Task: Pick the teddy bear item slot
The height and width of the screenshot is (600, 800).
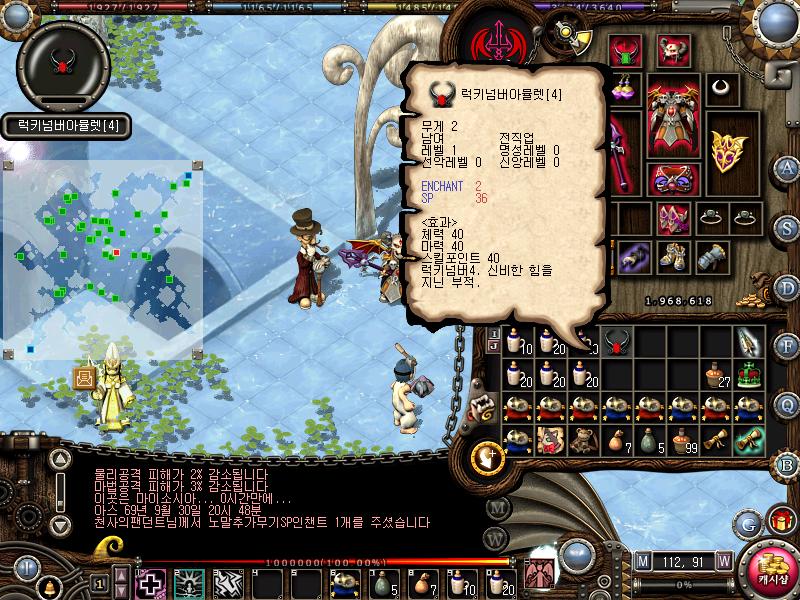Action: (549, 440)
